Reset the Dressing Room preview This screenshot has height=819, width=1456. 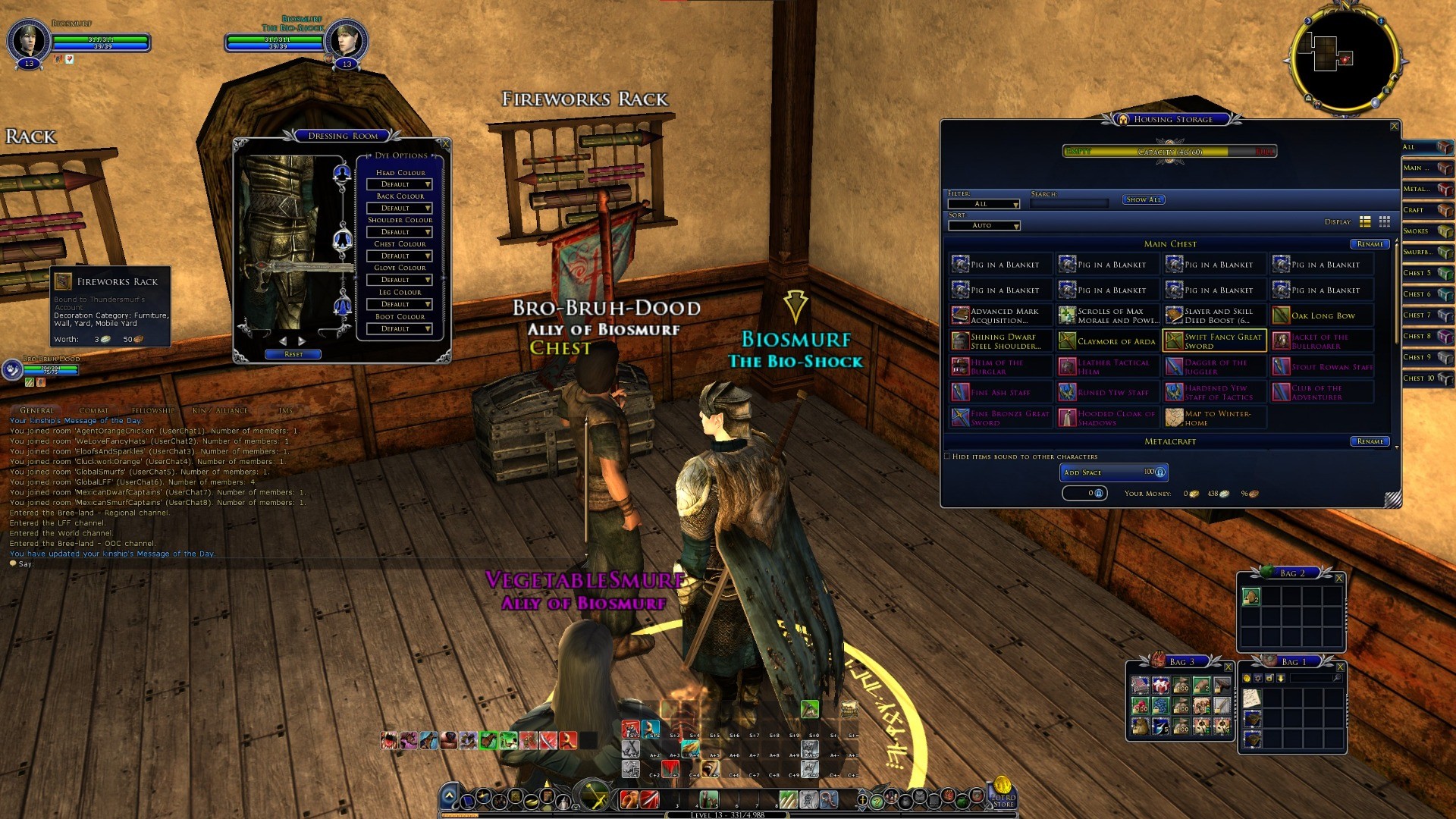click(x=293, y=354)
